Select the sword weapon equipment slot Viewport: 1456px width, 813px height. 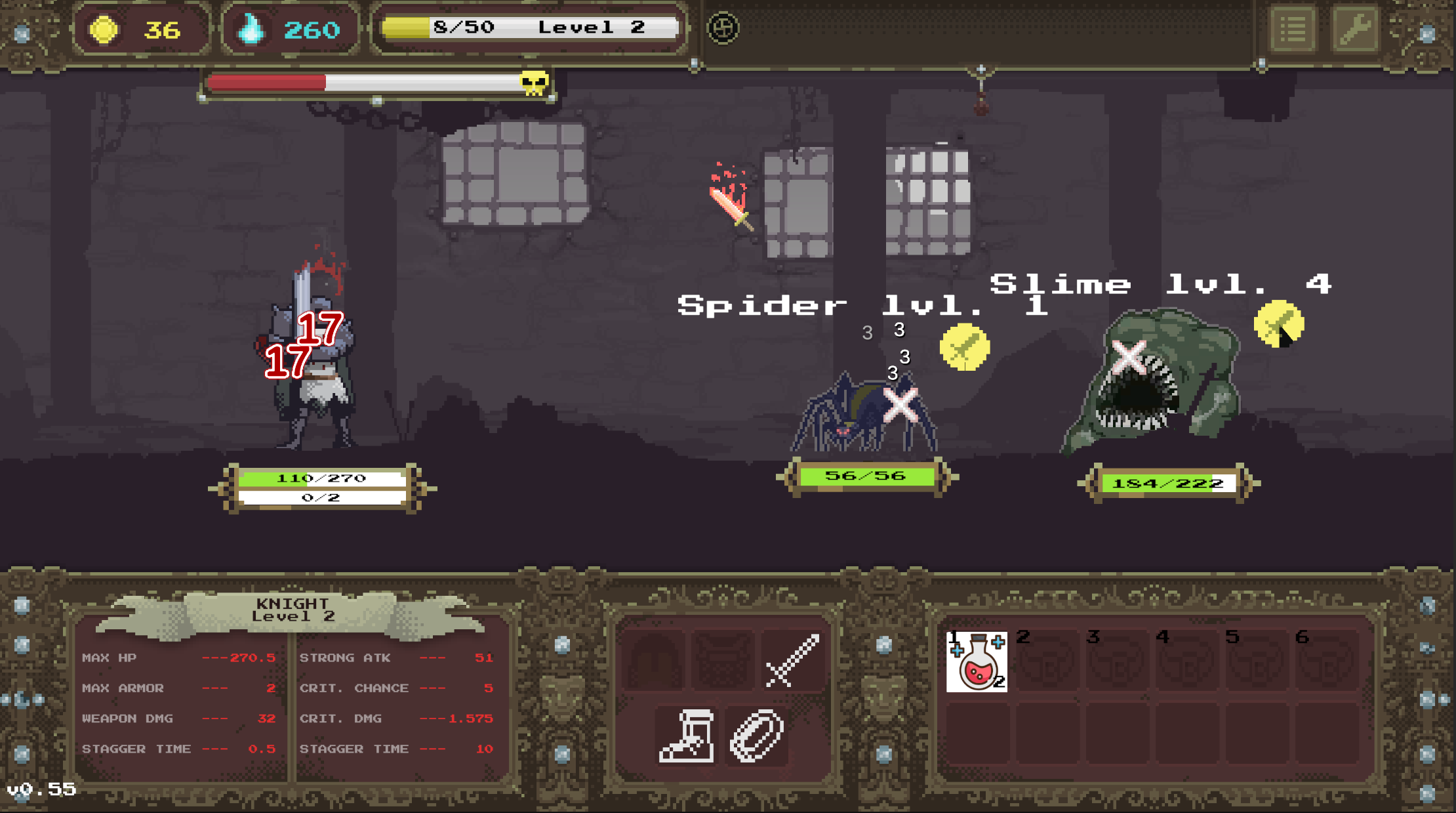pos(791,659)
